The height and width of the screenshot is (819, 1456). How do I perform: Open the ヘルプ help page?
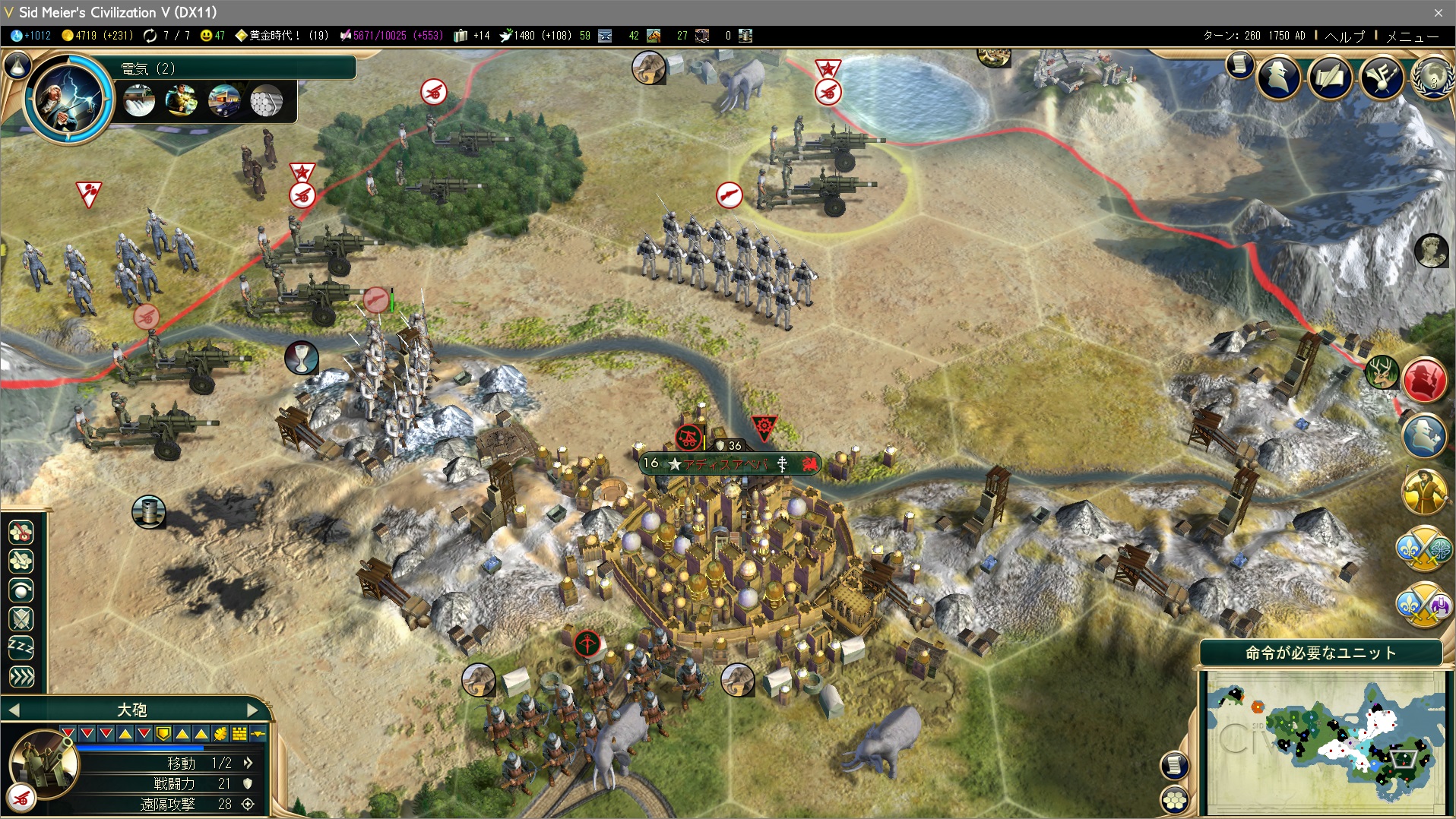coord(1344,36)
